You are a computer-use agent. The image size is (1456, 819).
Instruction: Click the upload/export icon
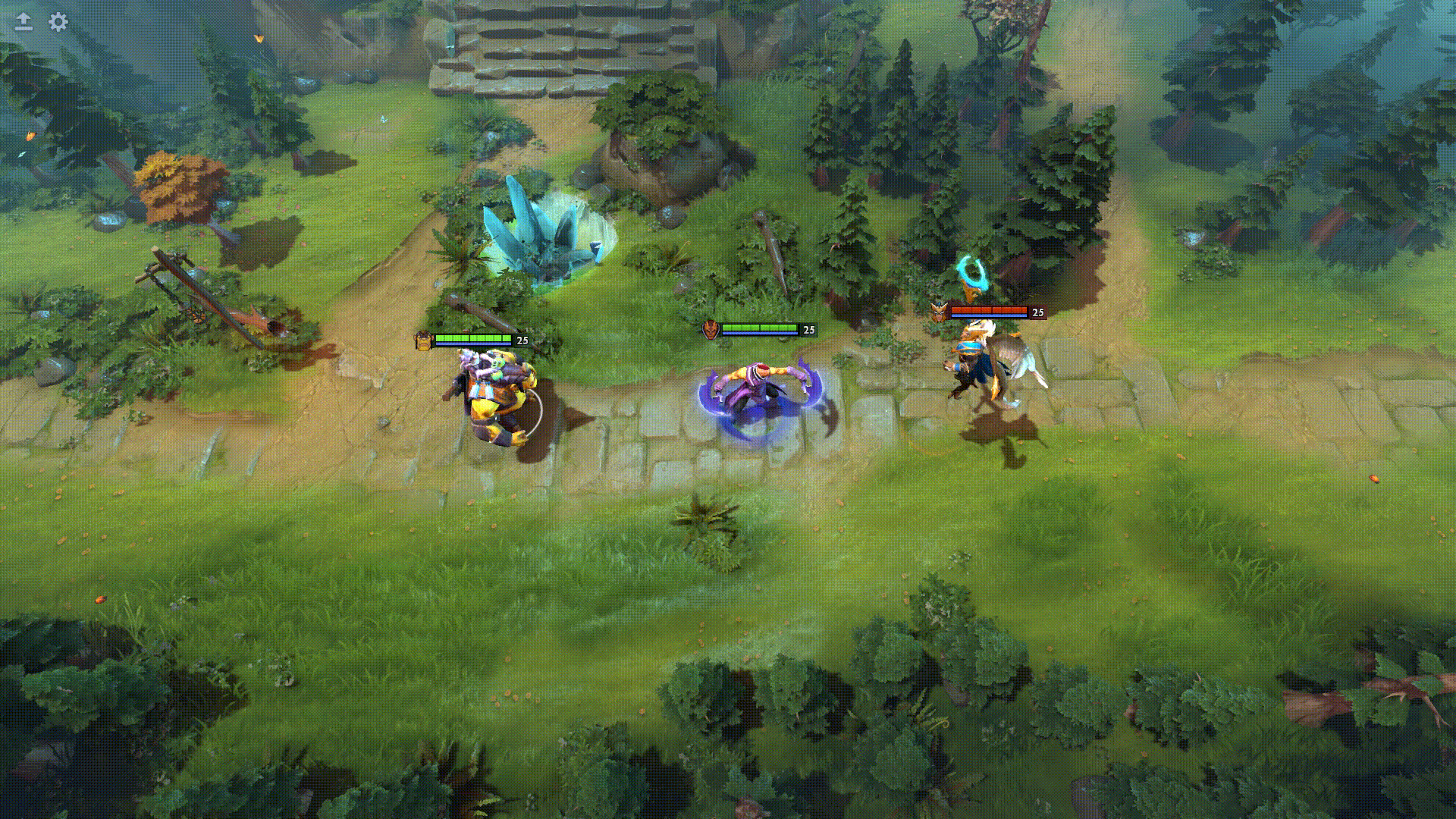click(x=23, y=23)
